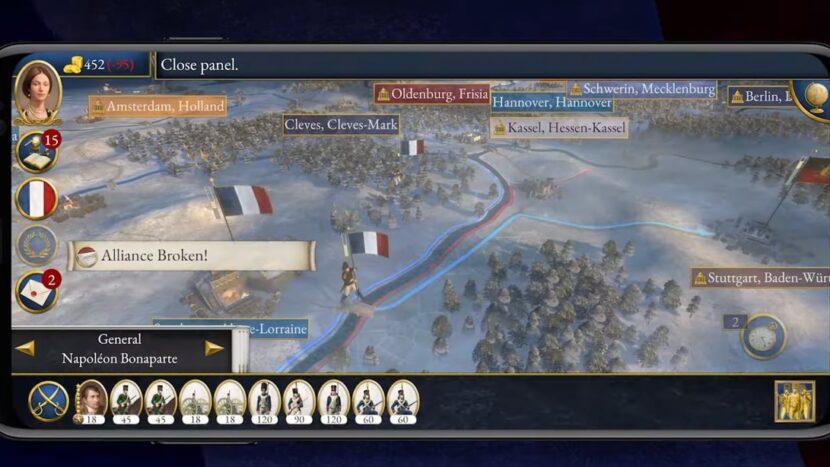The image size is (830, 467).
Task: Open the advisor lady portrait
Action: [x=38, y=91]
